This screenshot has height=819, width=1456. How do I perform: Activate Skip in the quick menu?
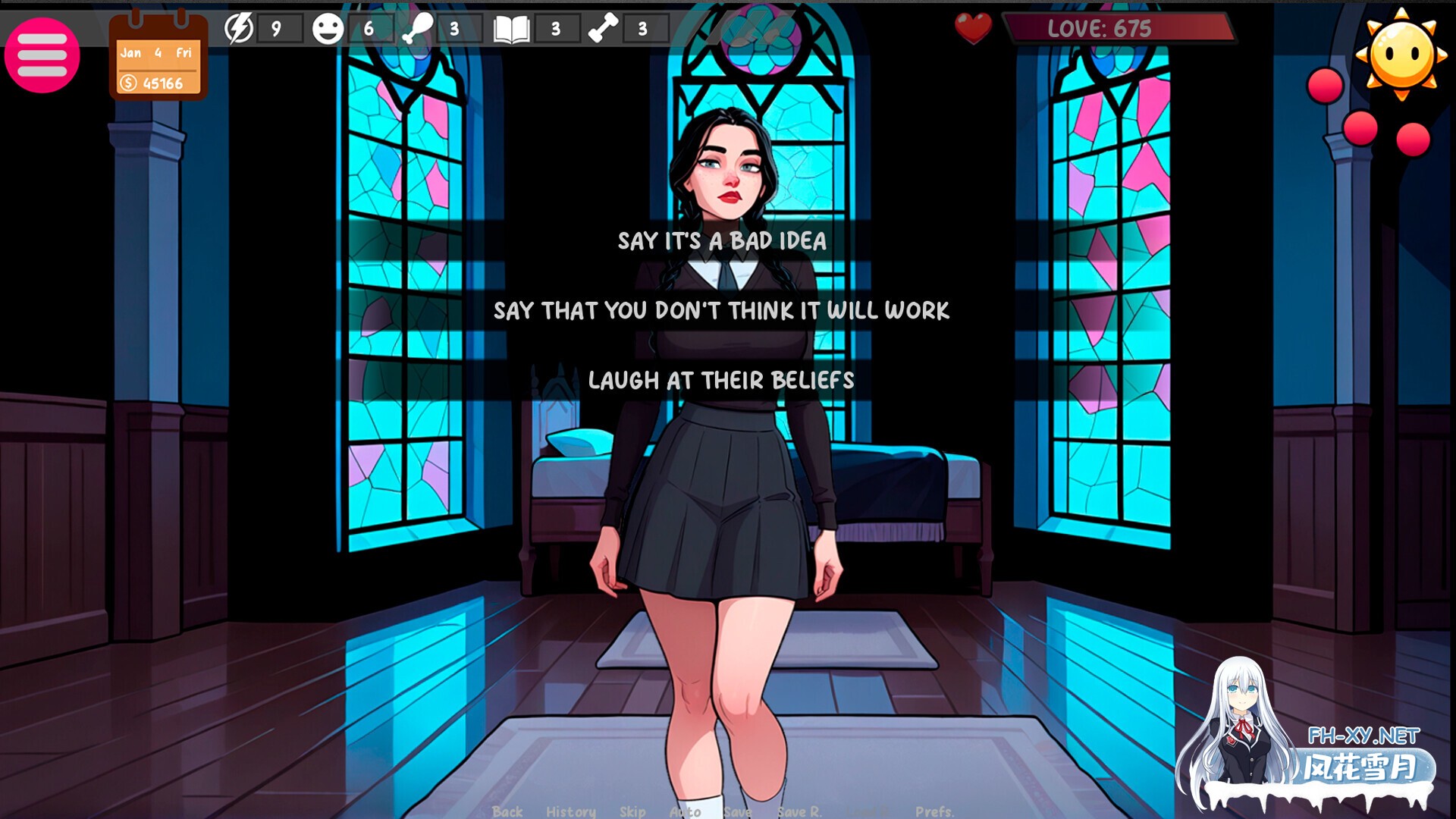pyautogui.click(x=632, y=811)
